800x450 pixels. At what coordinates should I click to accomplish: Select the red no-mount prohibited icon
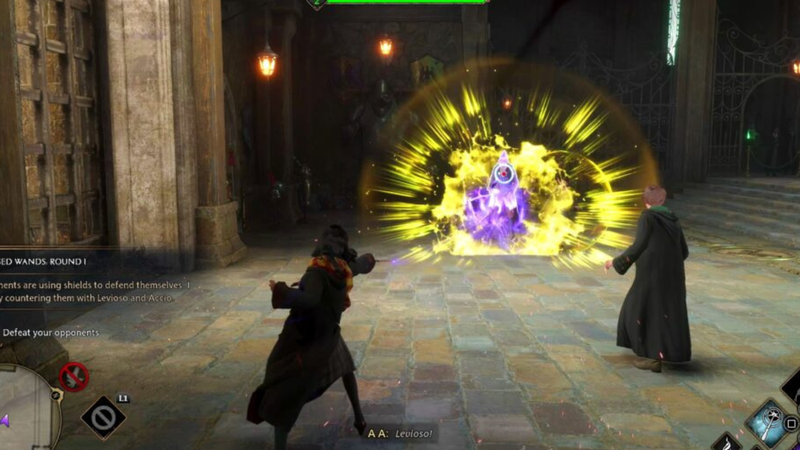pyautogui.click(x=73, y=377)
